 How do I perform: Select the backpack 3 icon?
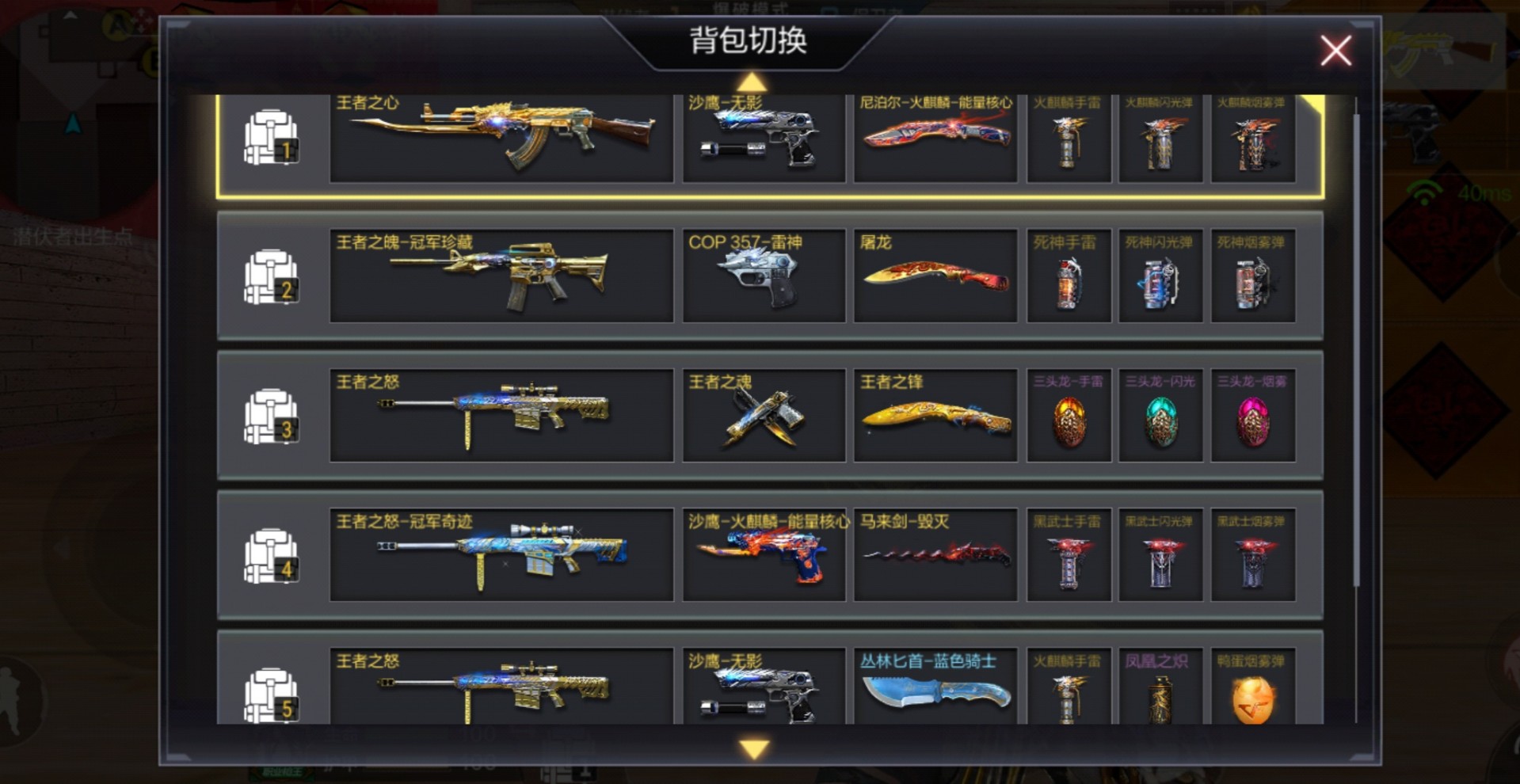point(270,415)
